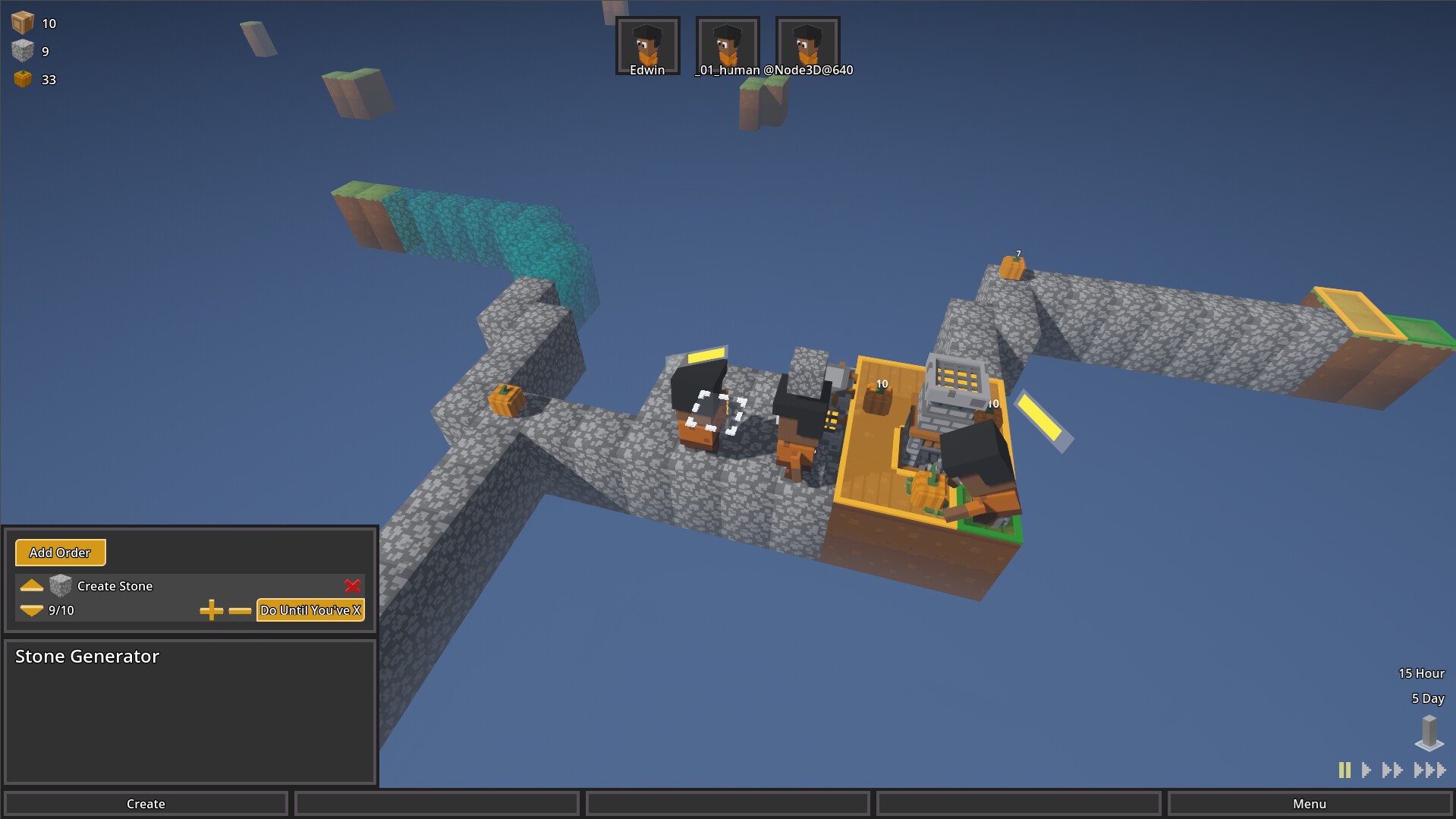Toggle the 'Do Until You've X' order mode

(x=310, y=610)
